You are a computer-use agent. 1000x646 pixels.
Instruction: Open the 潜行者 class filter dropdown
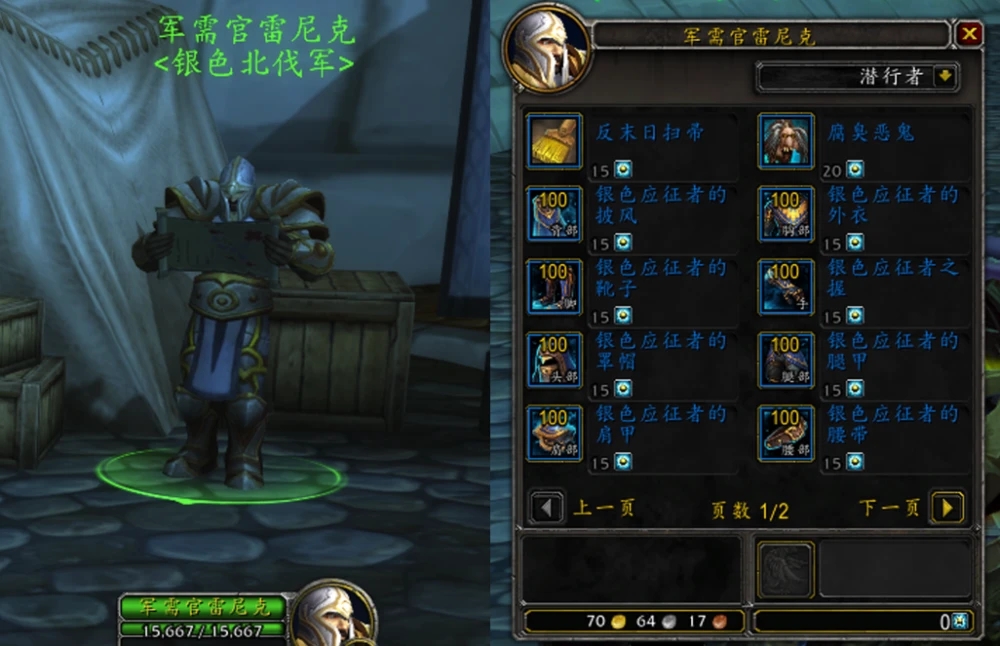[945, 77]
